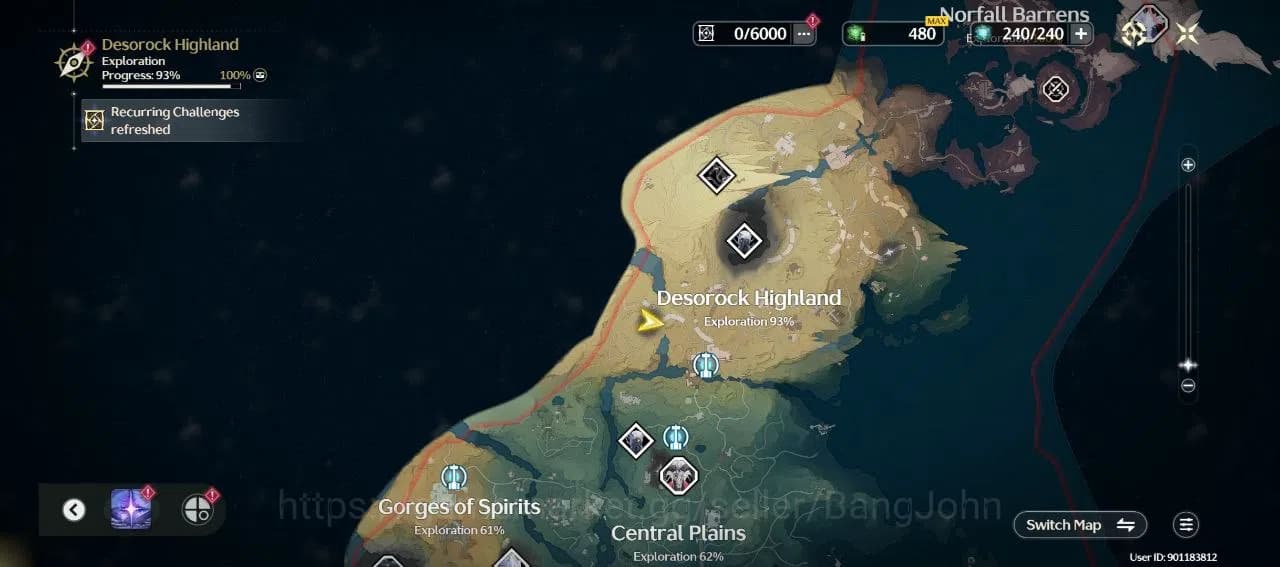This screenshot has width=1280, height=567.
Task: Zoom out using the map minus button
Action: tap(1188, 386)
